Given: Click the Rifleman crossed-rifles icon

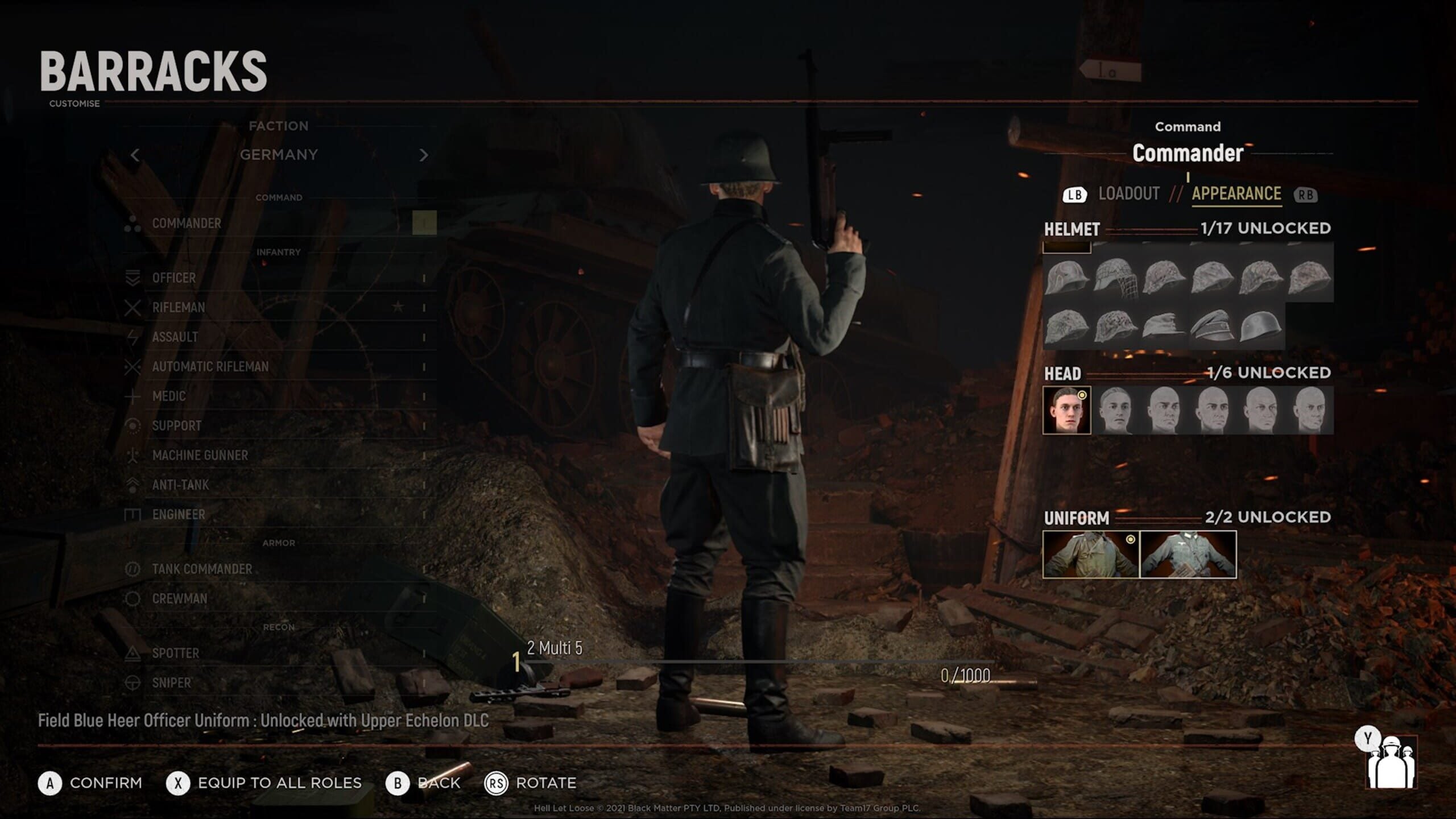Looking at the screenshot, I should coord(134,308).
